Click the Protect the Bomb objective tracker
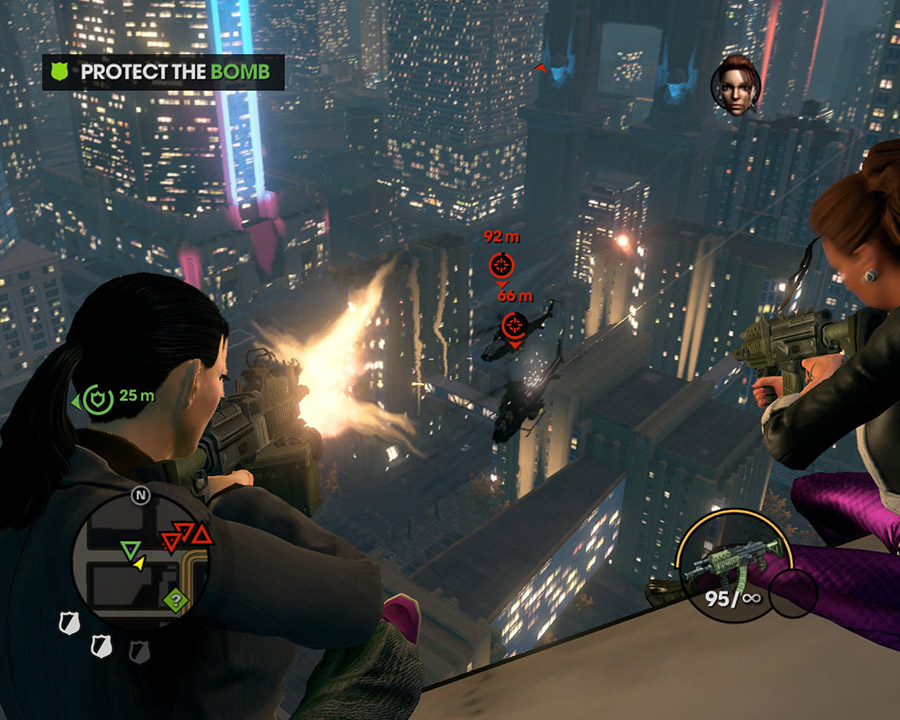Screen dimensions: 900x720 (x=163, y=72)
